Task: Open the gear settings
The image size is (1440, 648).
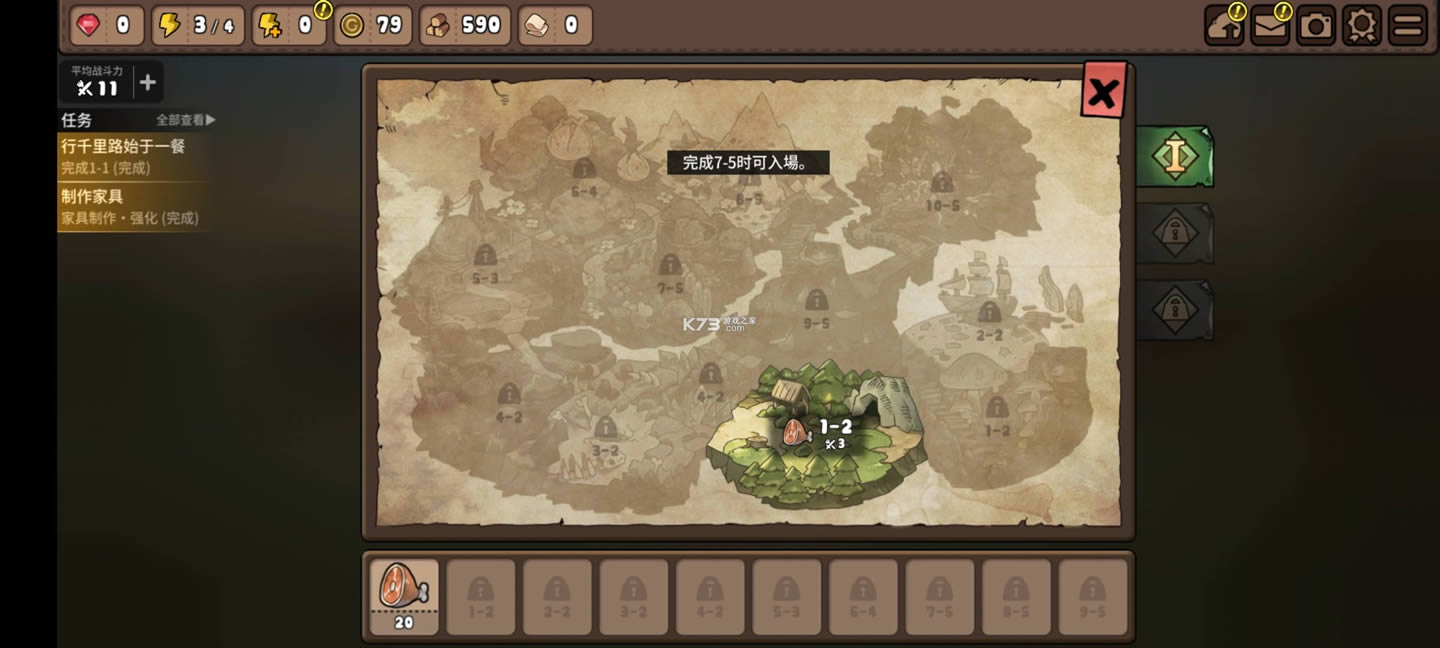Action: tap(1362, 26)
